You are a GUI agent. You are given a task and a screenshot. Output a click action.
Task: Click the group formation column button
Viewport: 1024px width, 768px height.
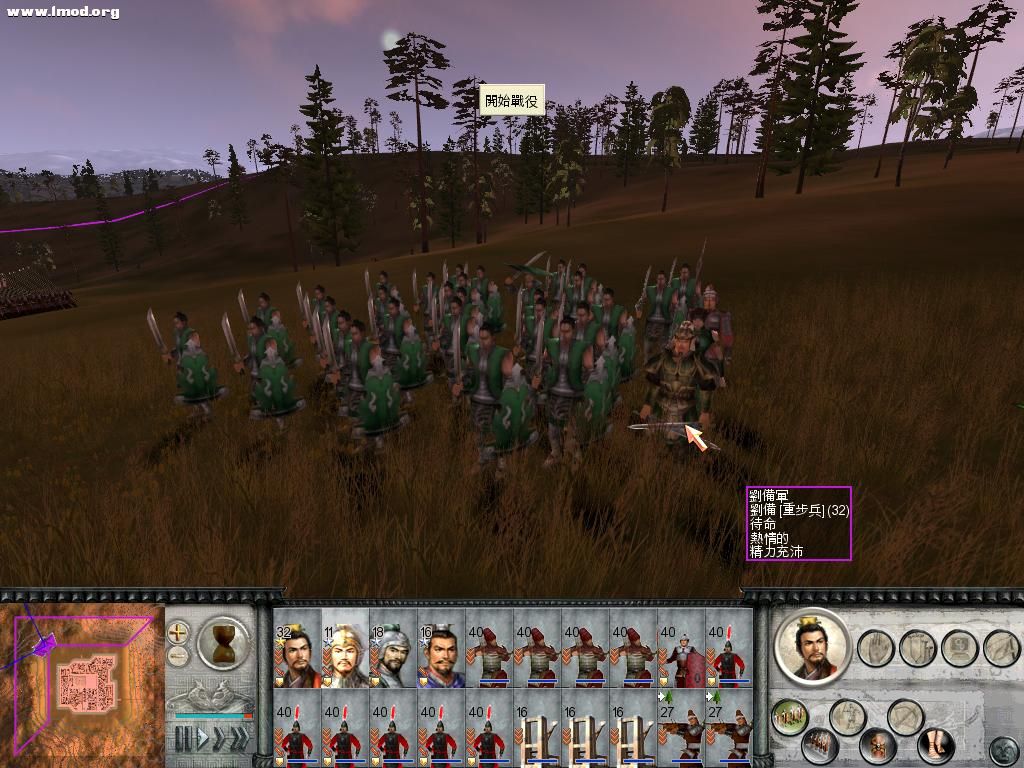[x=822, y=745]
